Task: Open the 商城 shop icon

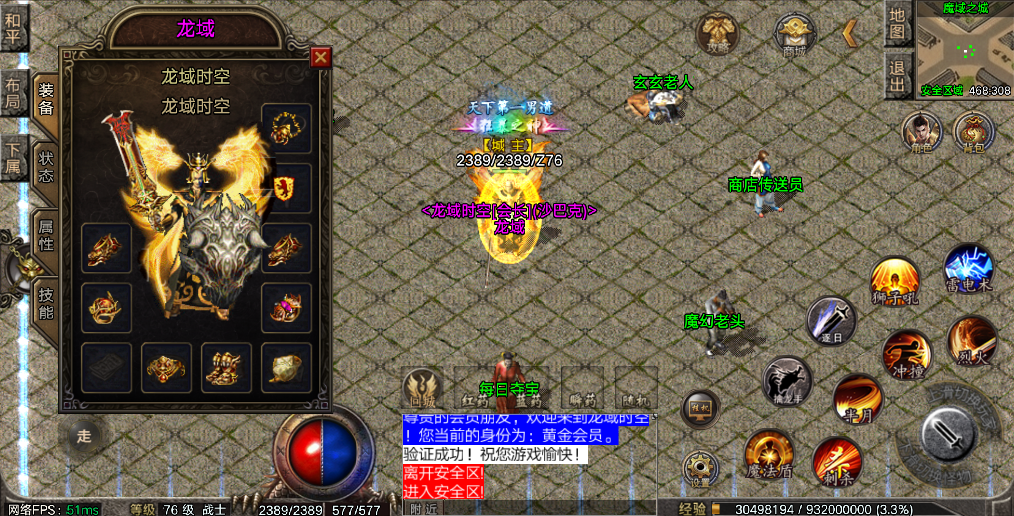Action: coord(795,32)
